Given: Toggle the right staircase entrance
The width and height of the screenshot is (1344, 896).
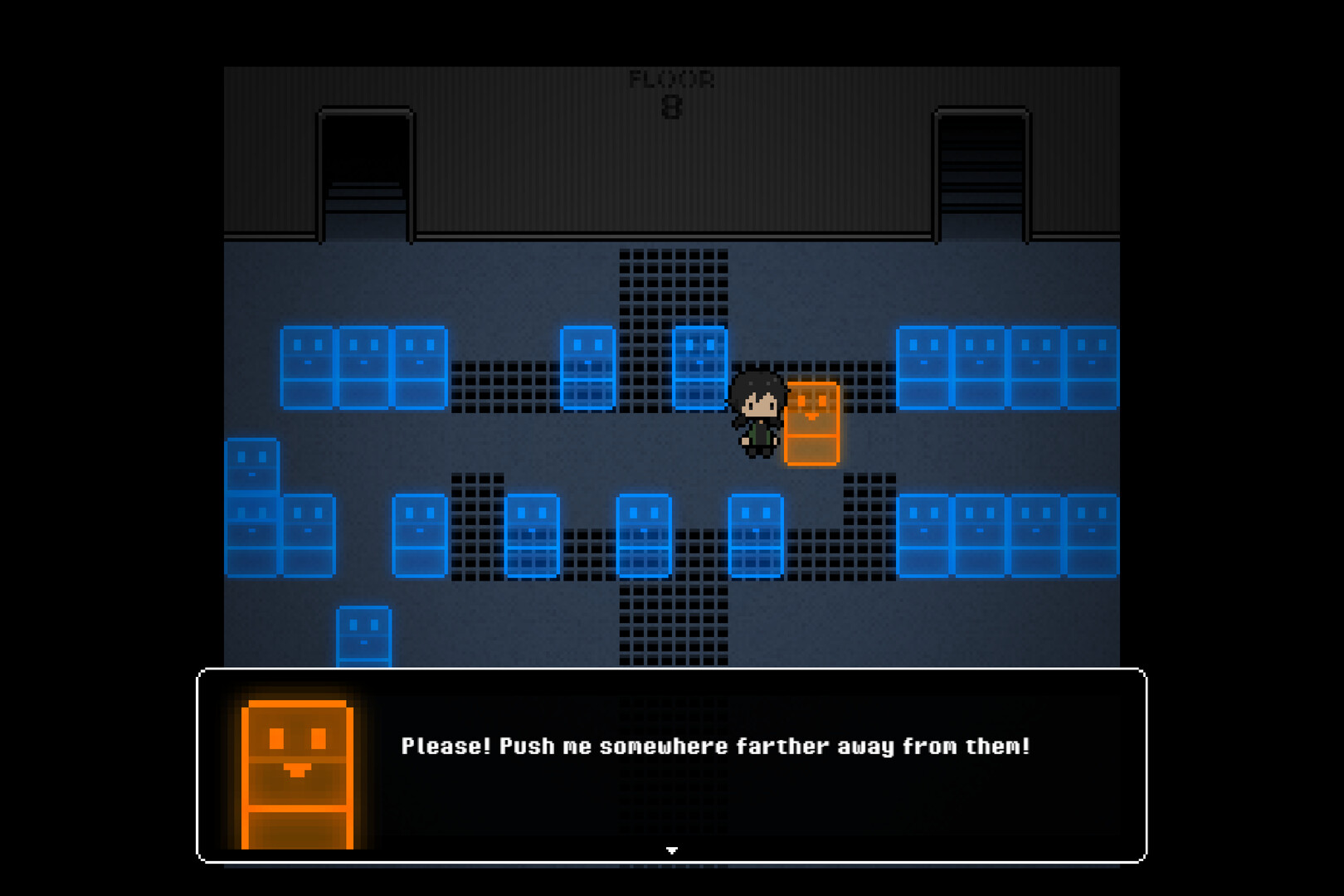Looking at the screenshot, I should pos(983,170).
